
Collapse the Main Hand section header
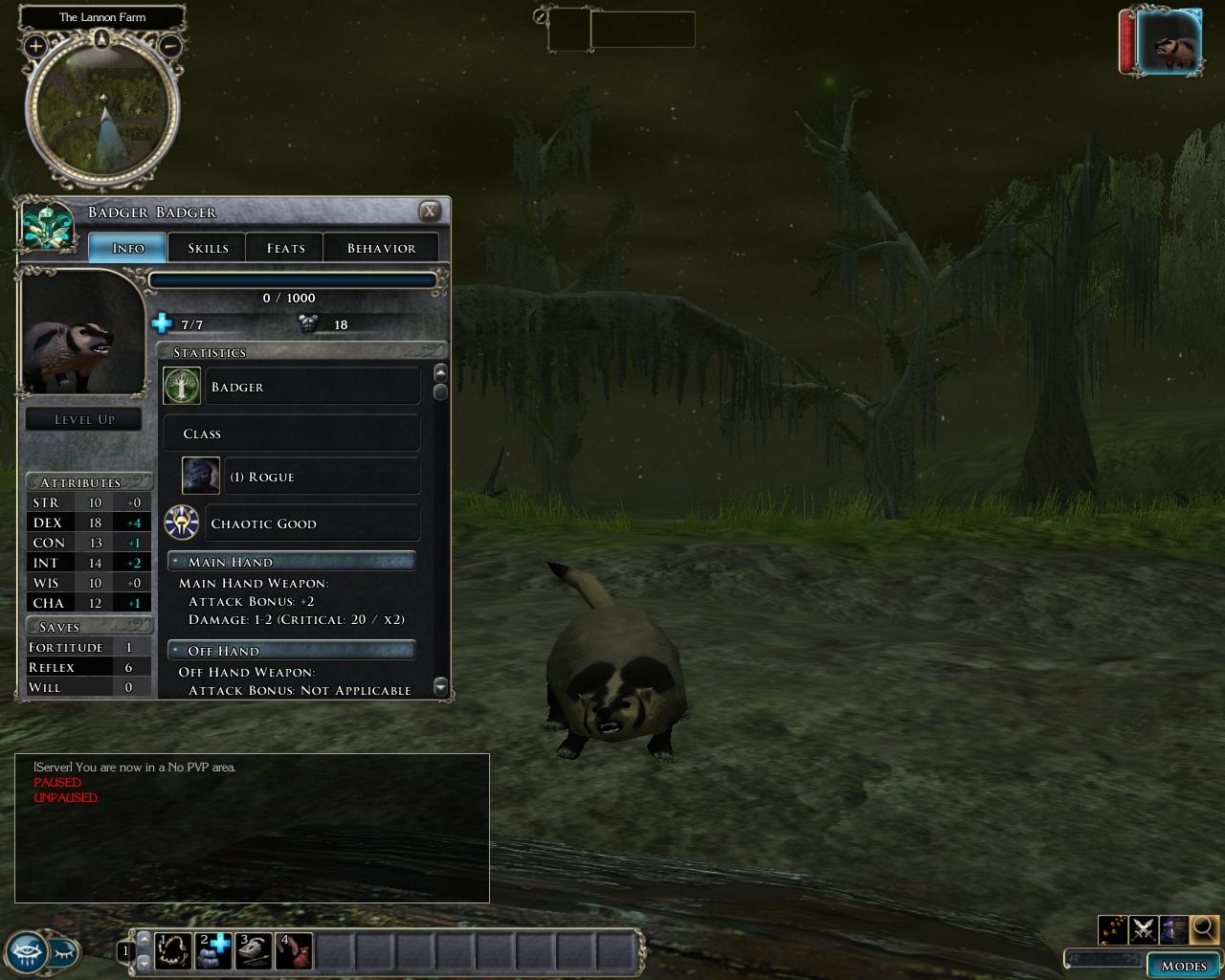tap(292, 562)
